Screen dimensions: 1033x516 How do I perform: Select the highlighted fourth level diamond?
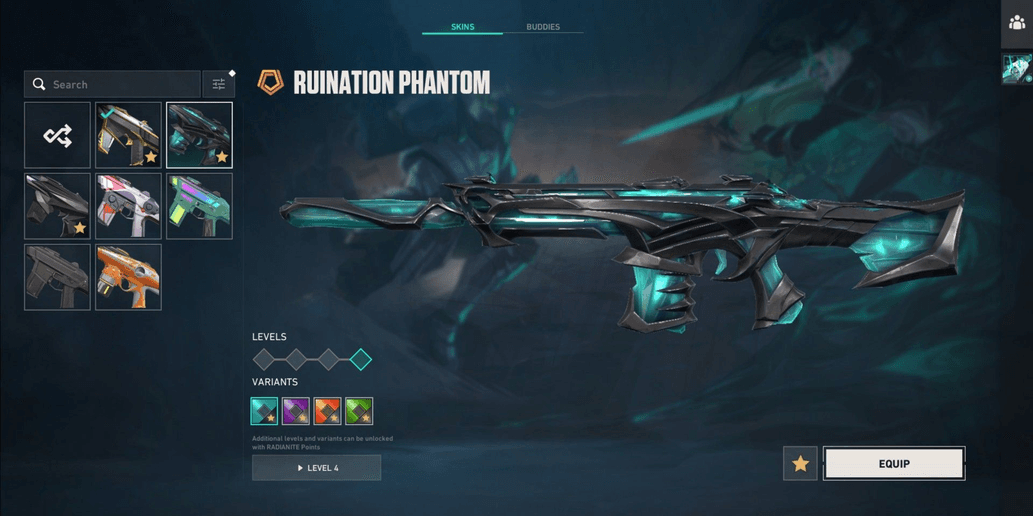click(361, 359)
